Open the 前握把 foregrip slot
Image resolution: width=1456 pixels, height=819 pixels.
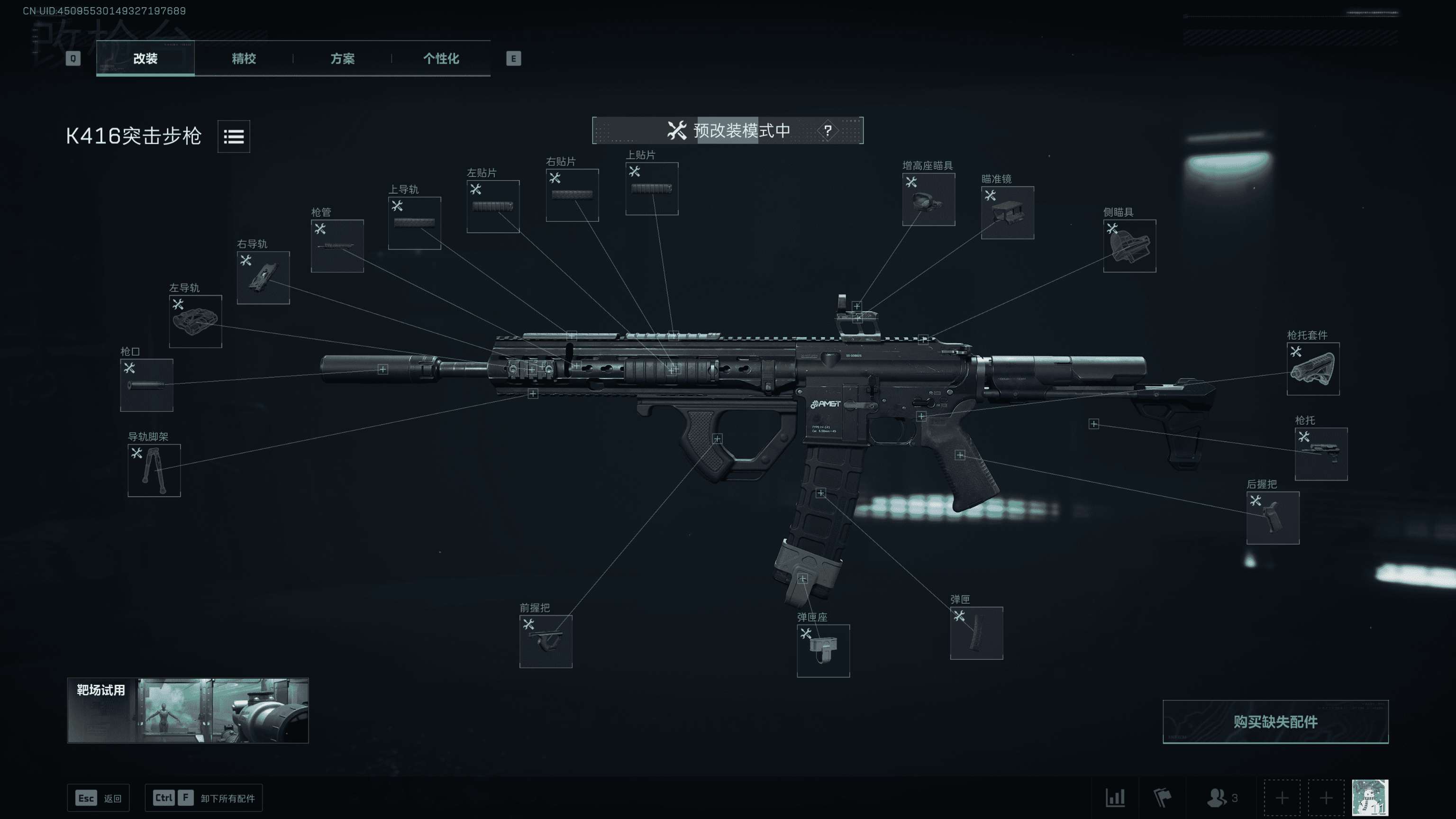546,641
